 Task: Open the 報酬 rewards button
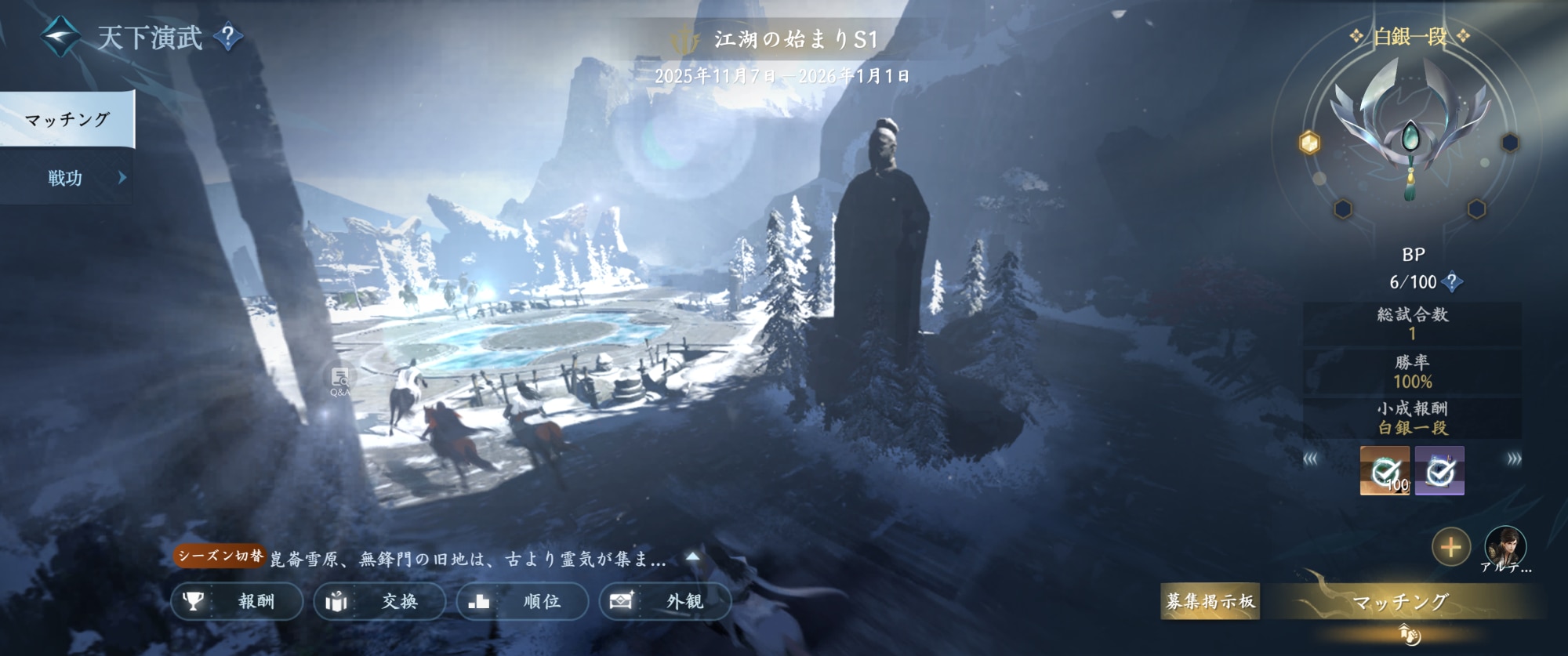[x=237, y=601]
